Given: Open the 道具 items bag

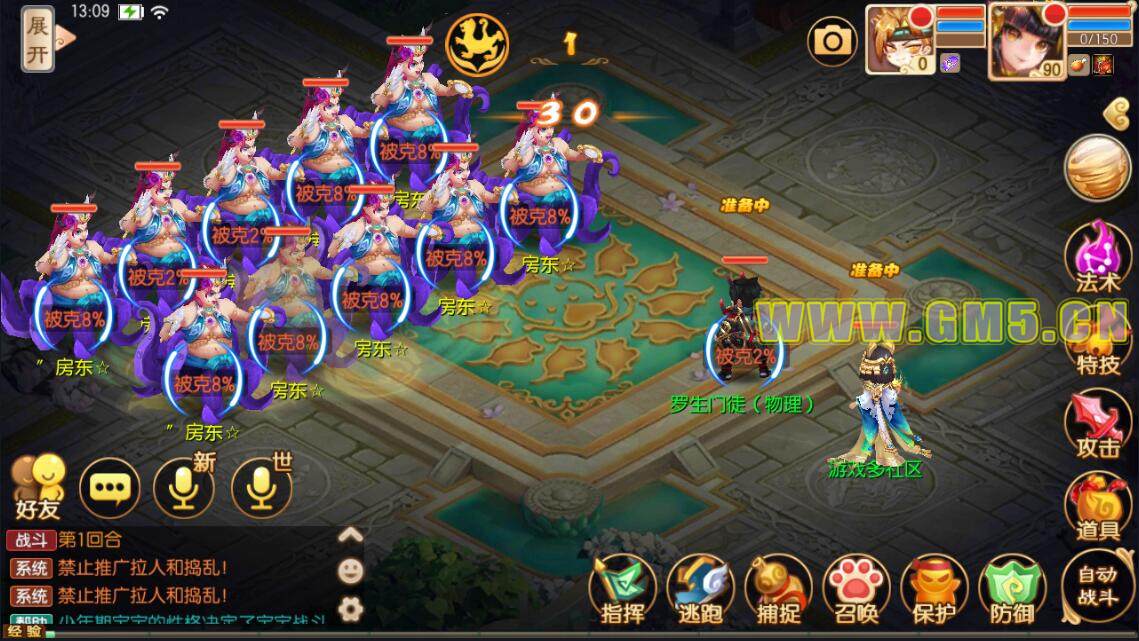Looking at the screenshot, I should (1097, 507).
